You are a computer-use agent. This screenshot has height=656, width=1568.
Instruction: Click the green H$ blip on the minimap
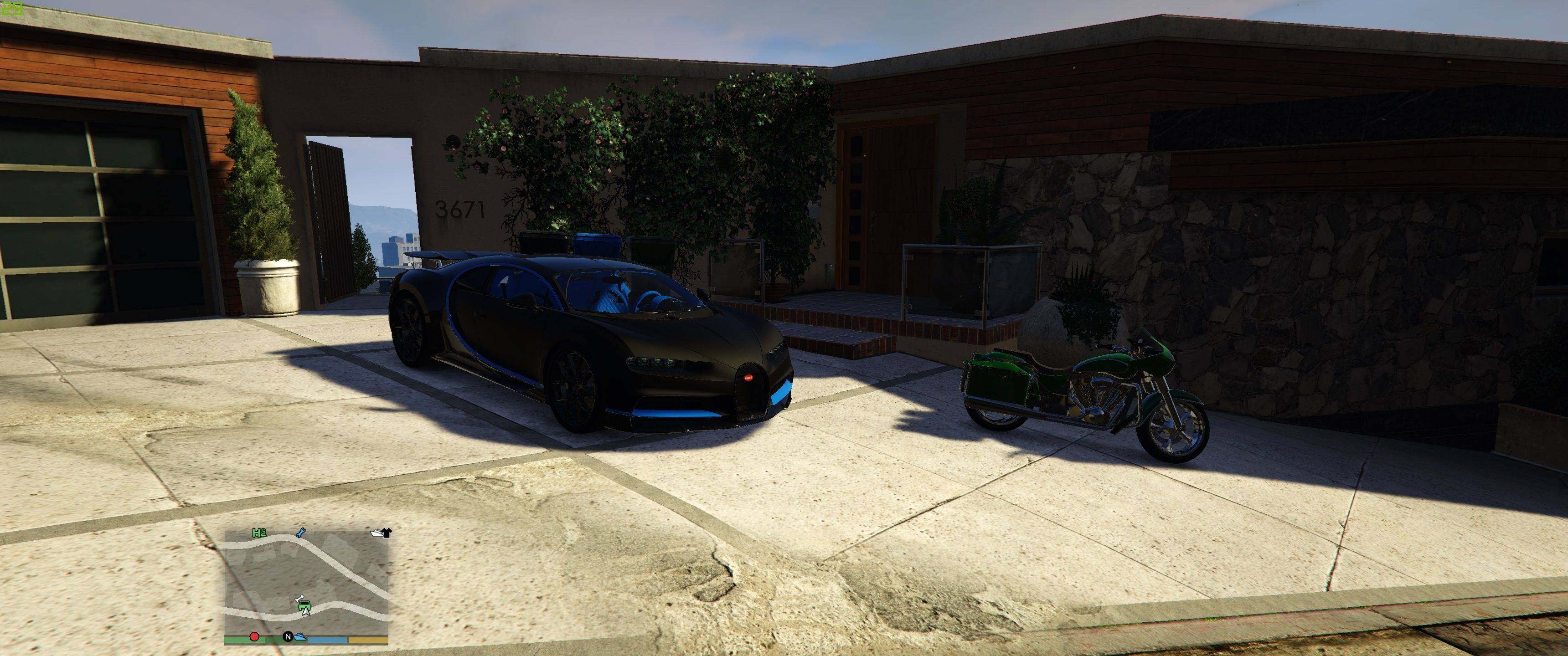tap(260, 533)
